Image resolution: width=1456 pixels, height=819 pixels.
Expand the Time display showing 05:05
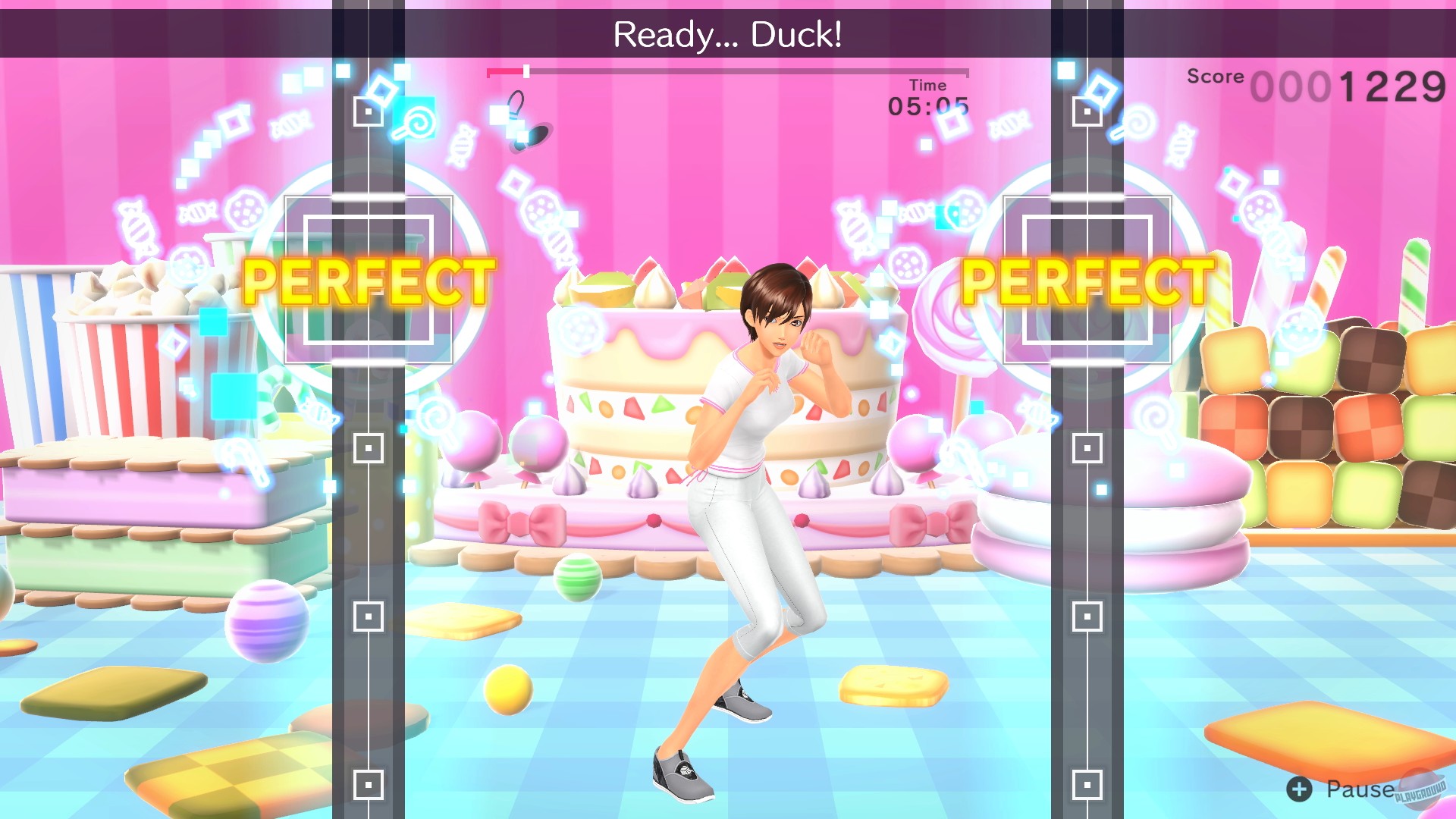[x=927, y=106]
